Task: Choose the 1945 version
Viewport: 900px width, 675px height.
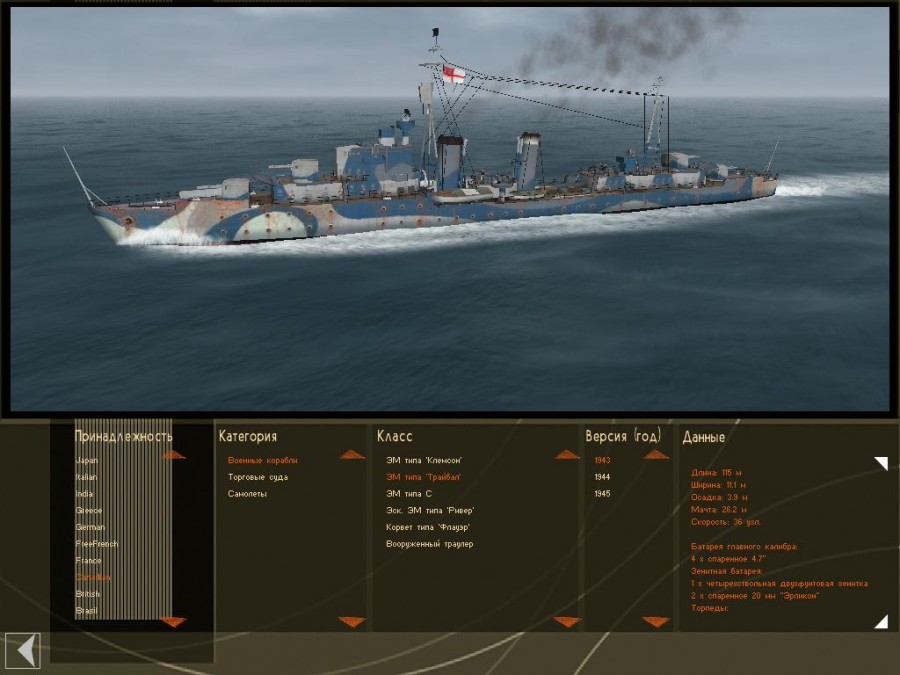Action: [x=602, y=494]
